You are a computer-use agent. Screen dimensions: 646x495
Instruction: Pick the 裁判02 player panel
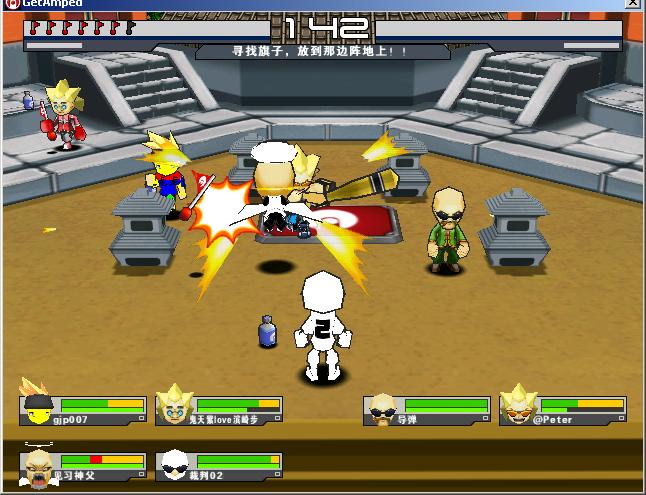click(219, 466)
